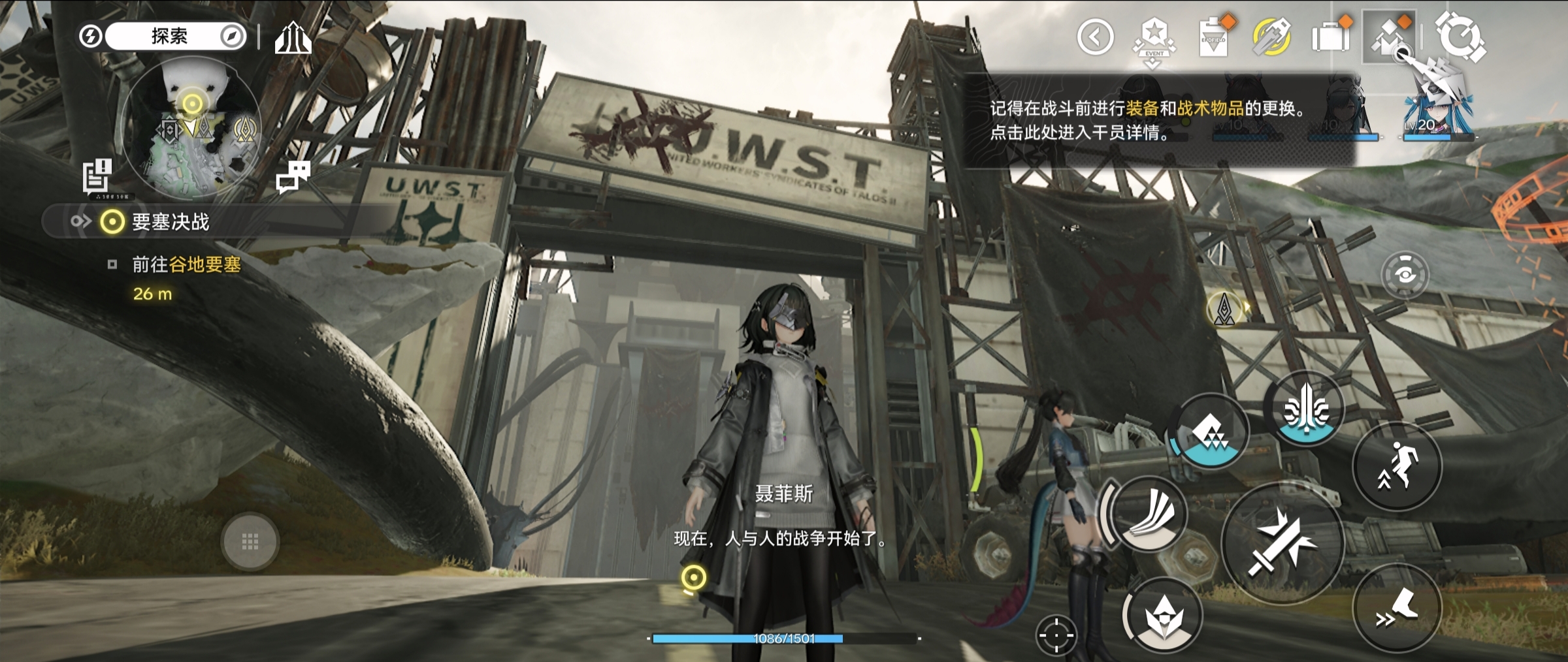The image size is (1568, 662).
Task: Open the mission log document icon
Action: [x=97, y=175]
